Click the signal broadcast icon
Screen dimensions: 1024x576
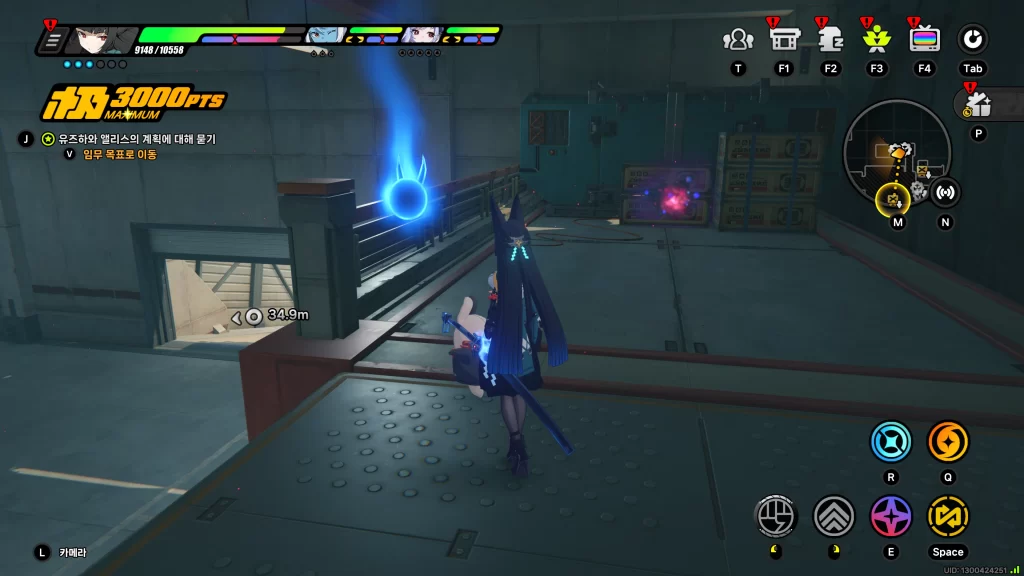tap(945, 191)
